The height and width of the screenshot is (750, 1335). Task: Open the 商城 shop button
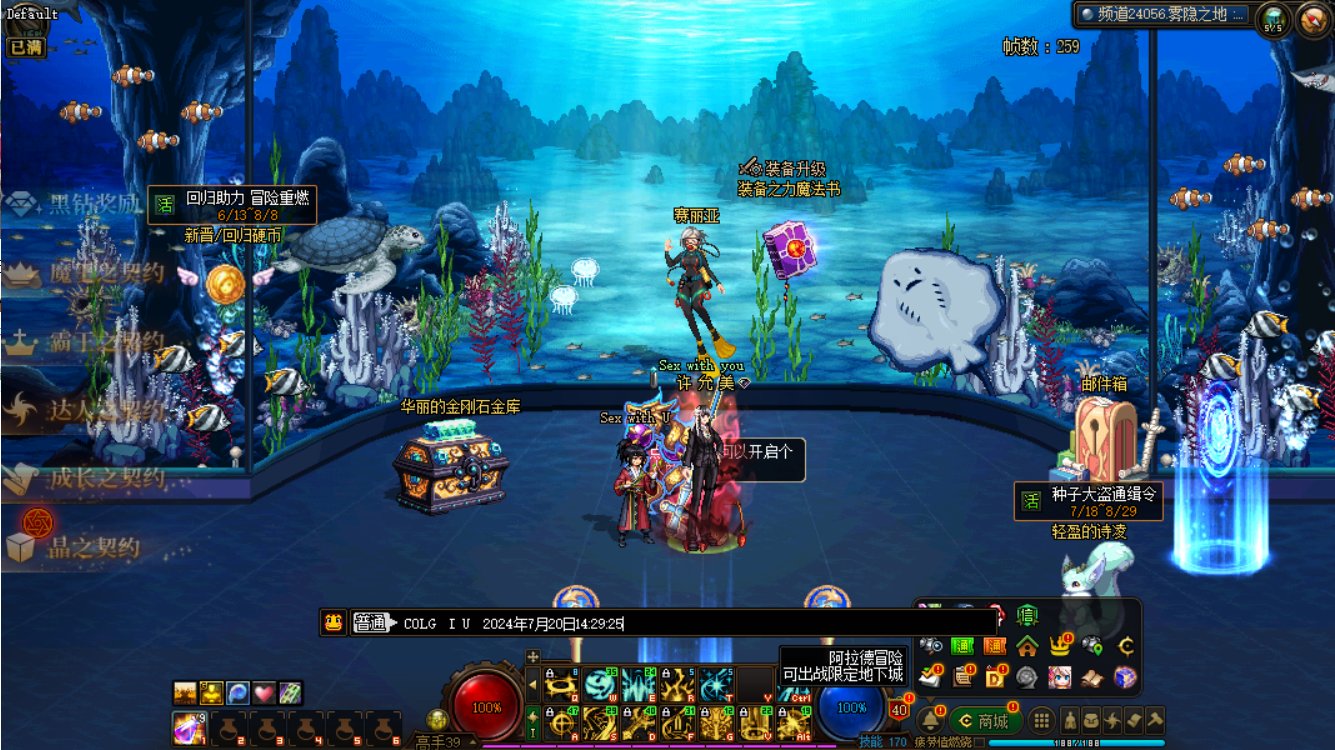tap(985, 720)
